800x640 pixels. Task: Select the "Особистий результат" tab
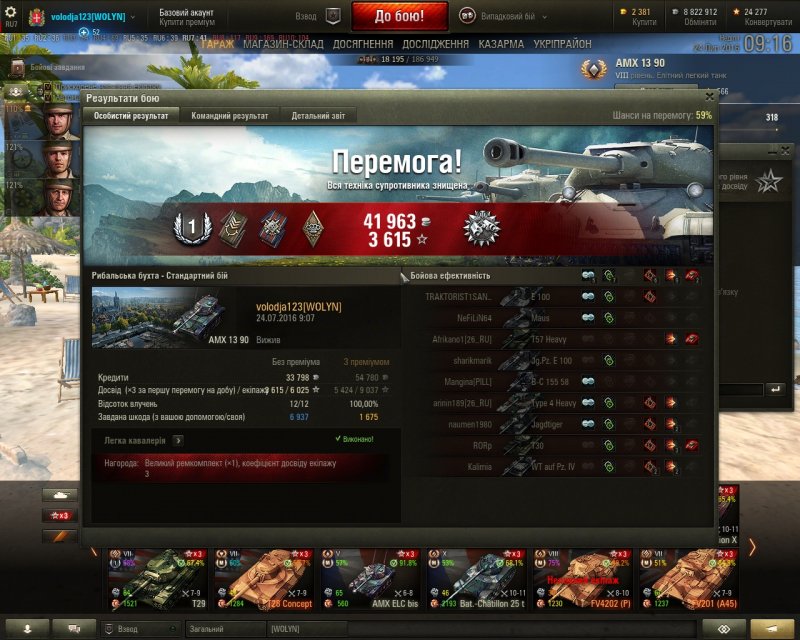point(131,116)
